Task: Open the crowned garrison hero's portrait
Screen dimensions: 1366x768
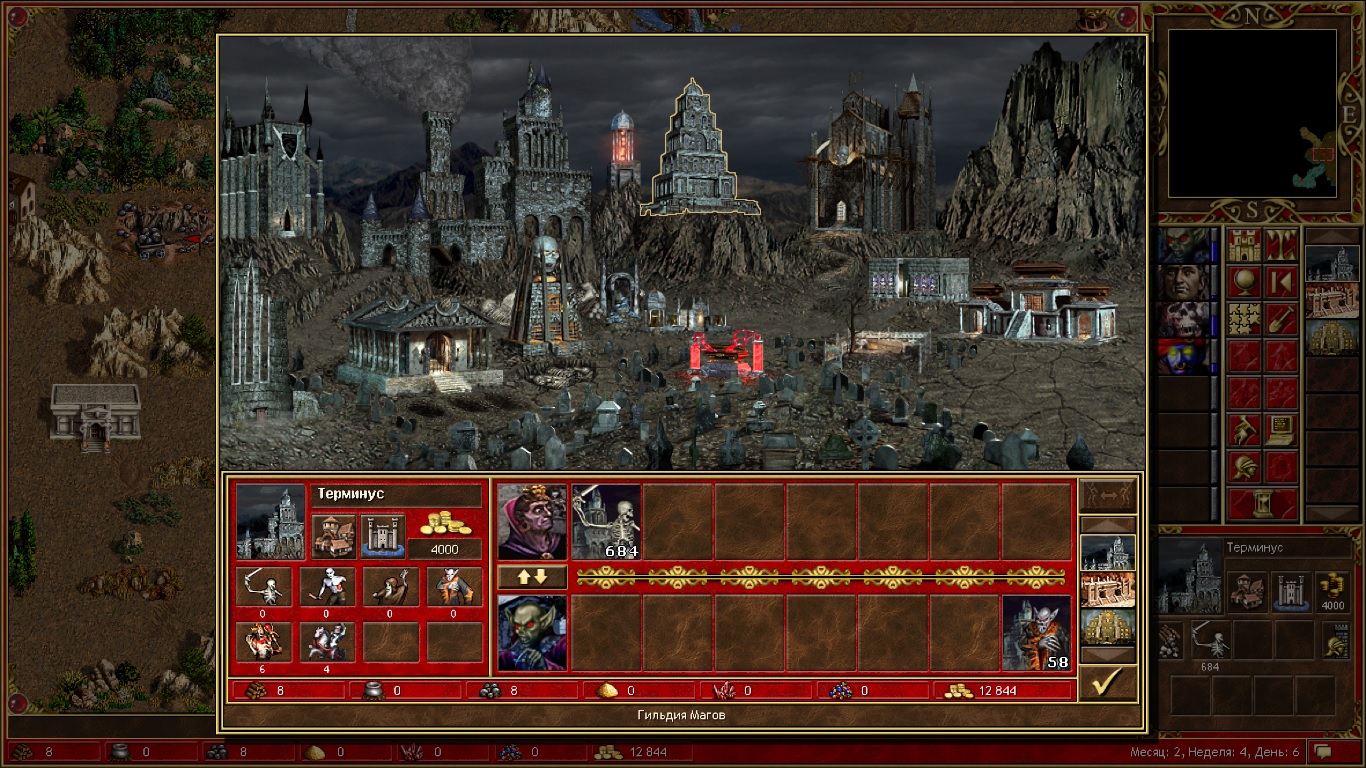Action: click(x=532, y=522)
